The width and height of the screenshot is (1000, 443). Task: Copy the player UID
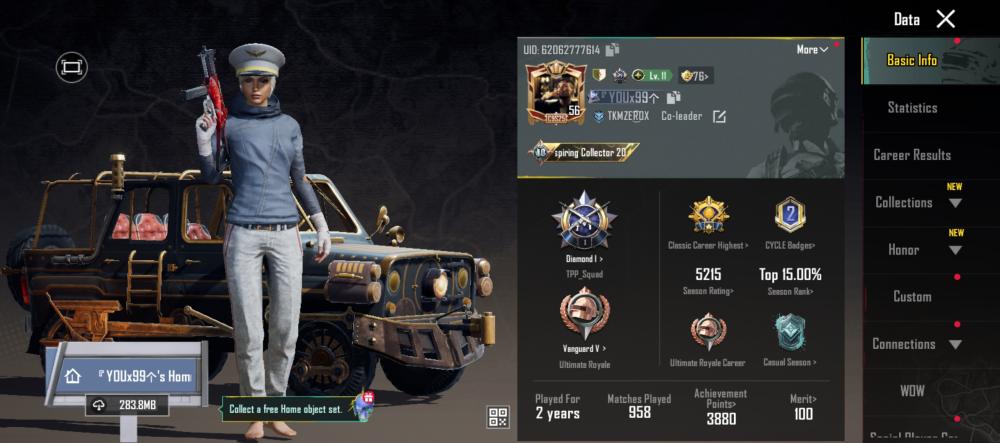[612, 50]
